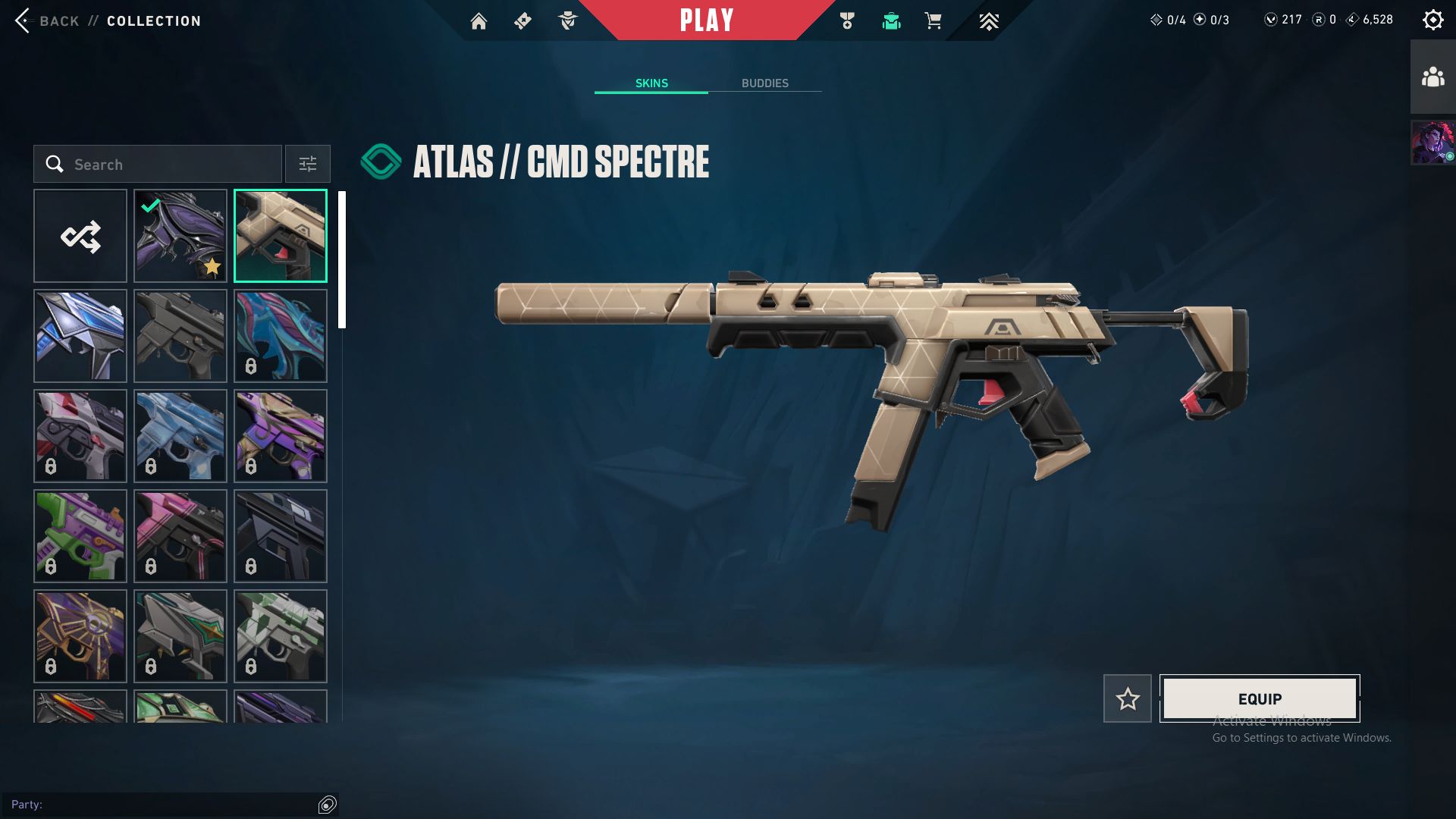Open the settings gear
This screenshot has width=1456, height=819.
tap(1432, 20)
